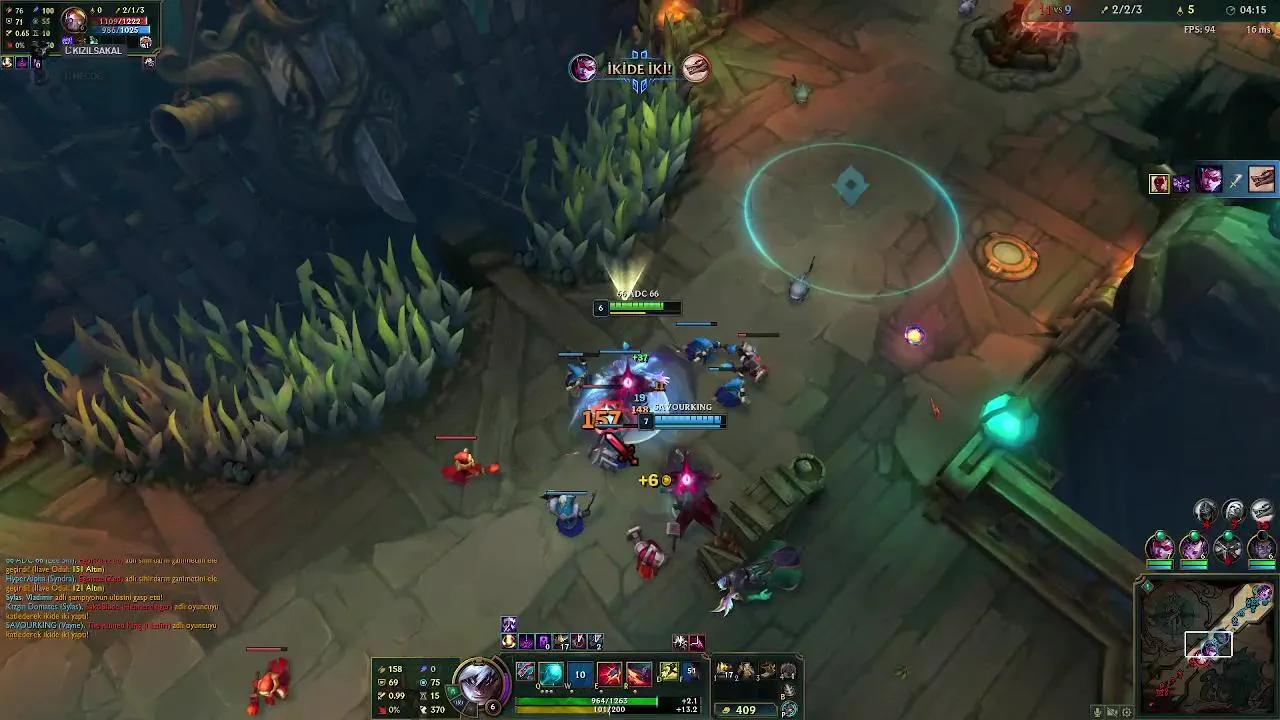Click the summoner spell in the D slot
Image resolution: width=1280 pixels, height=720 pixels.
pos(667,672)
